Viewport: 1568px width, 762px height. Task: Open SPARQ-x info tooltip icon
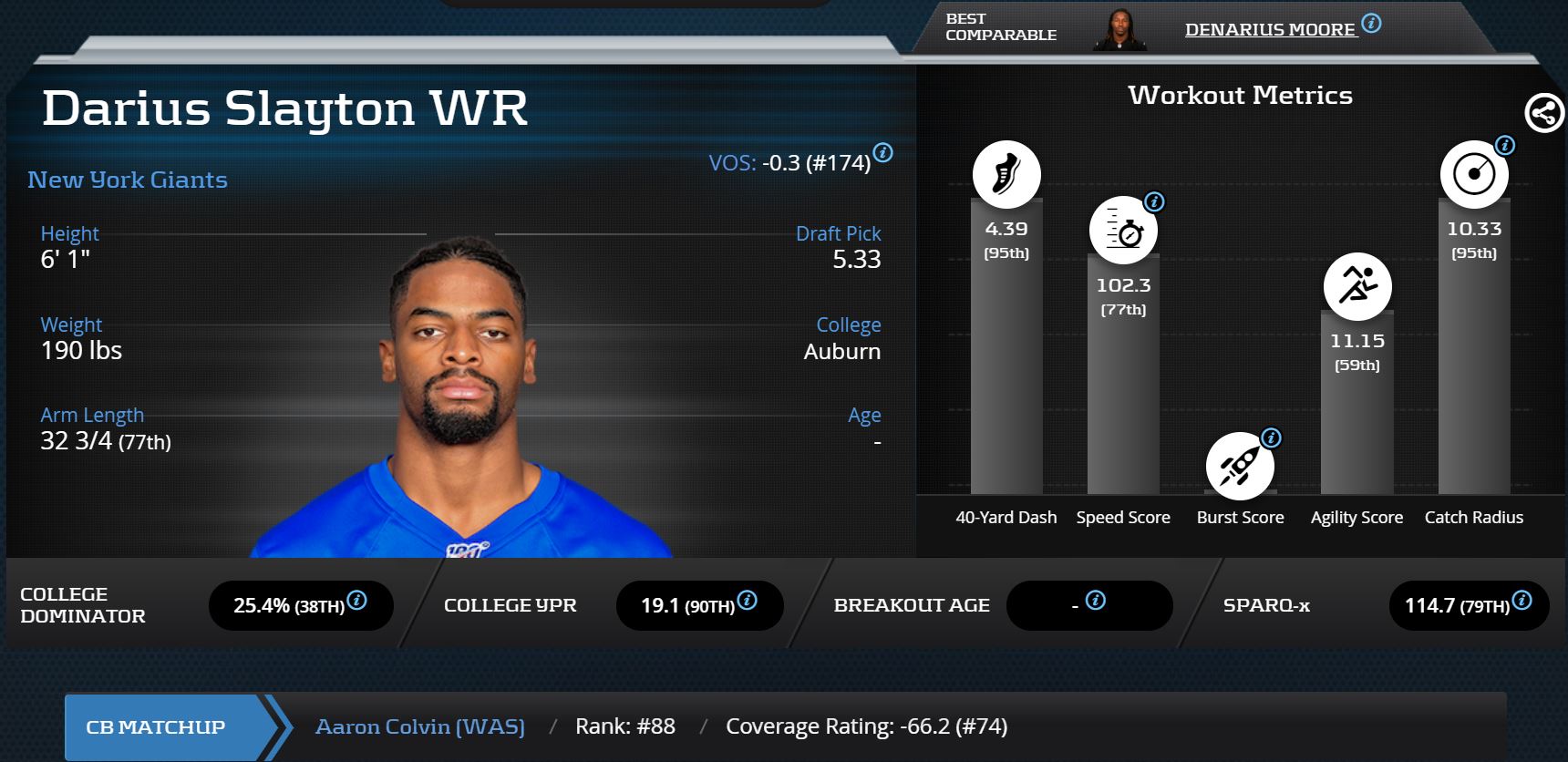(1522, 601)
